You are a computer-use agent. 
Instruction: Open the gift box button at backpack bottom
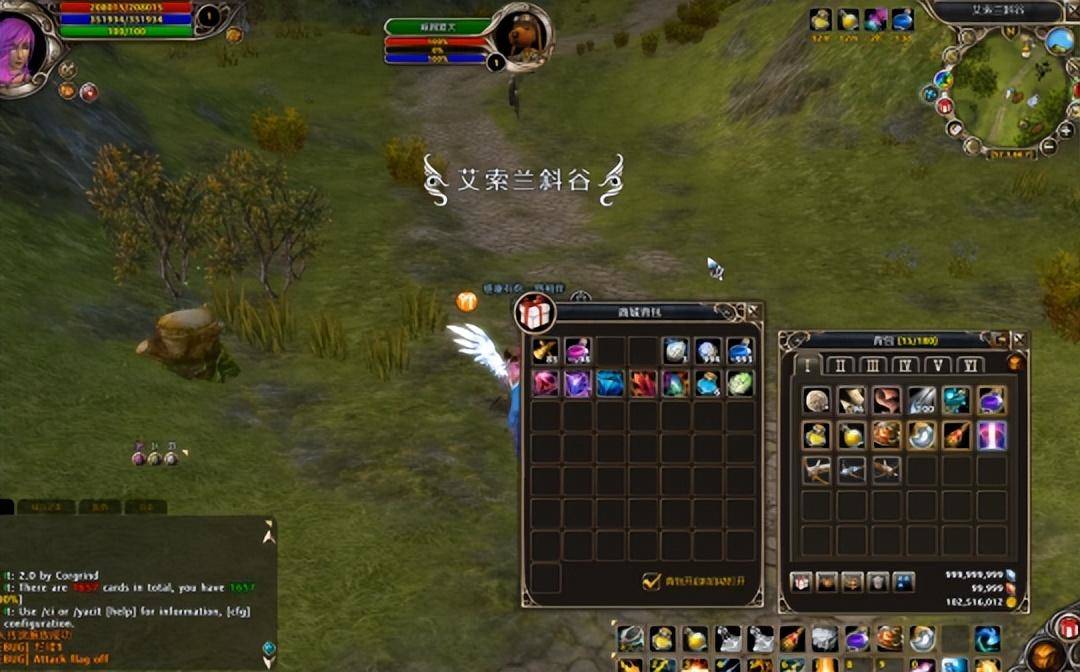[x=801, y=582]
